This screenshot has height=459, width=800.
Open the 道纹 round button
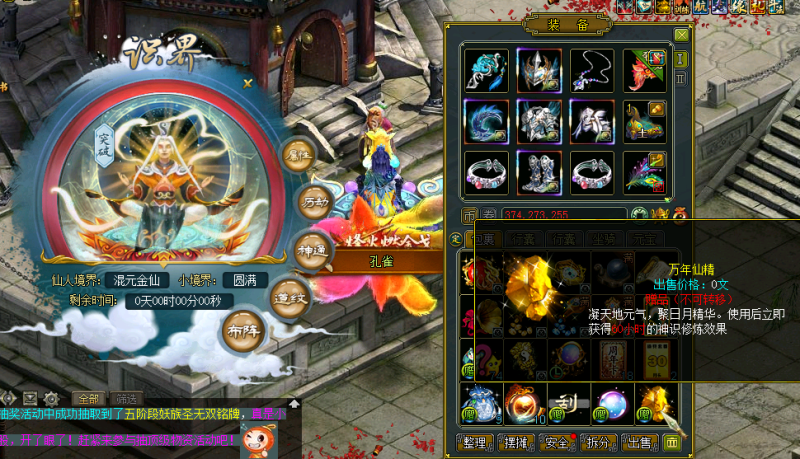coord(288,297)
